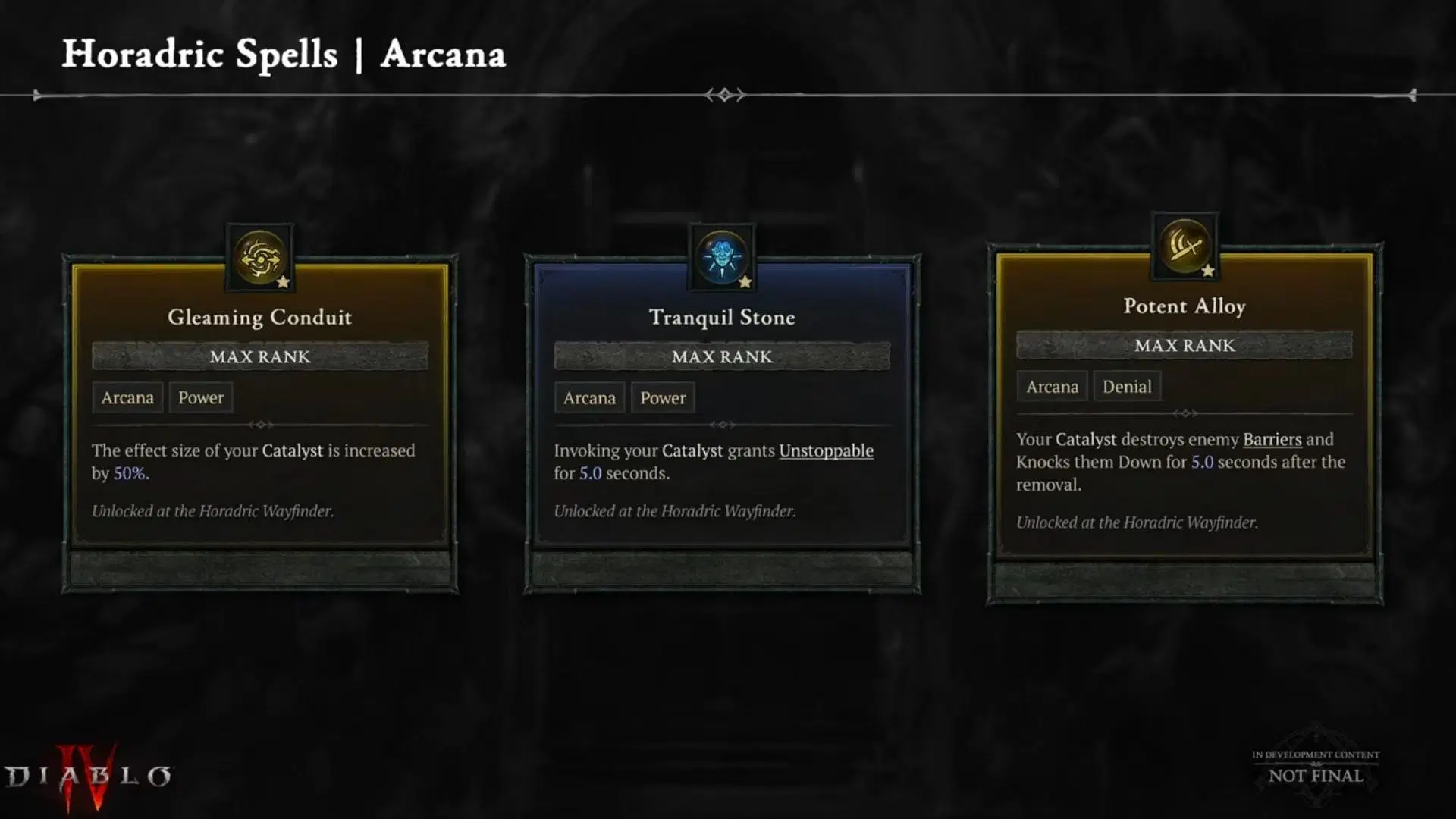Click the star badge on Potent Alloy's icon
The height and width of the screenshot is (819, 1456).
1209,270
